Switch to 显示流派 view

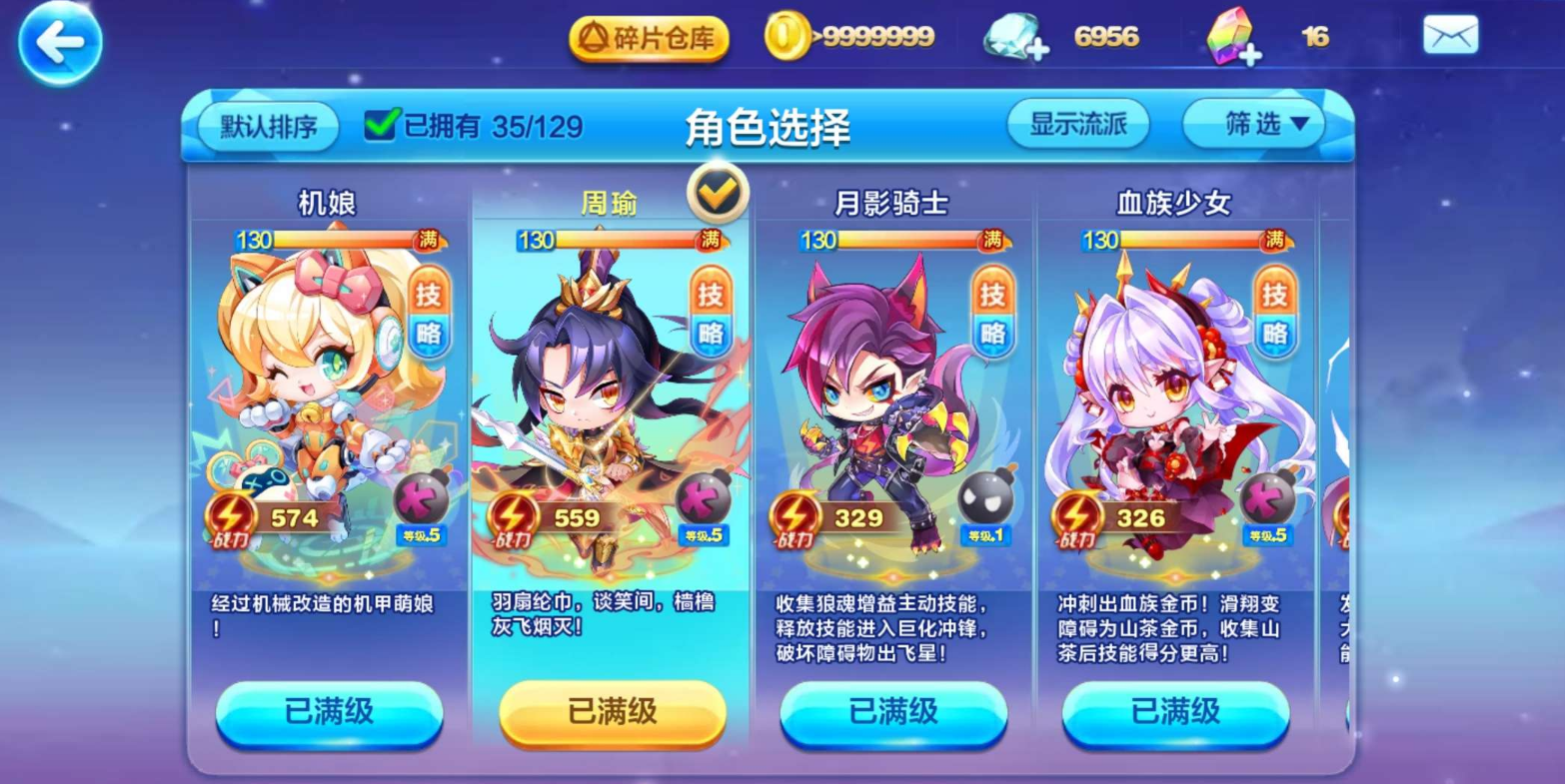(1079, 123)
